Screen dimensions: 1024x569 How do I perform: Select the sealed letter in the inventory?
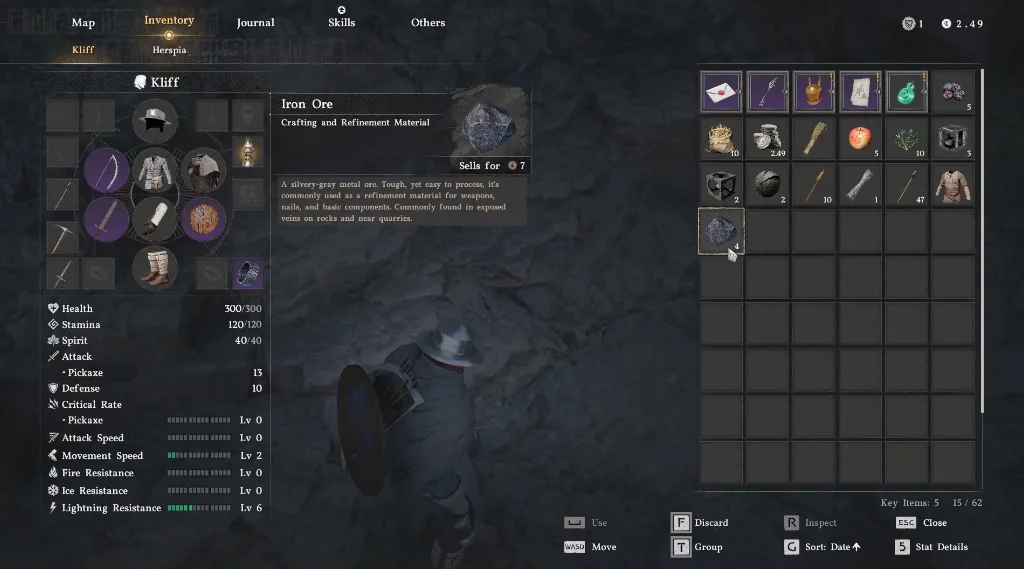coord(720,92)
